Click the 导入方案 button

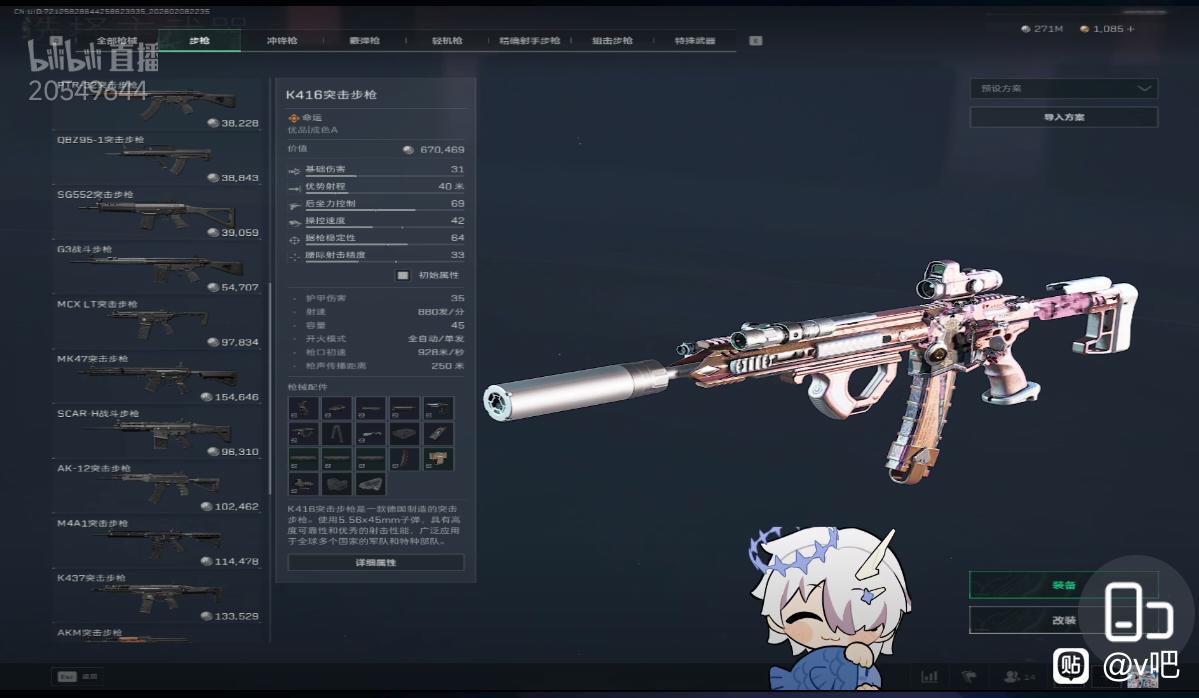point(1063,117)
